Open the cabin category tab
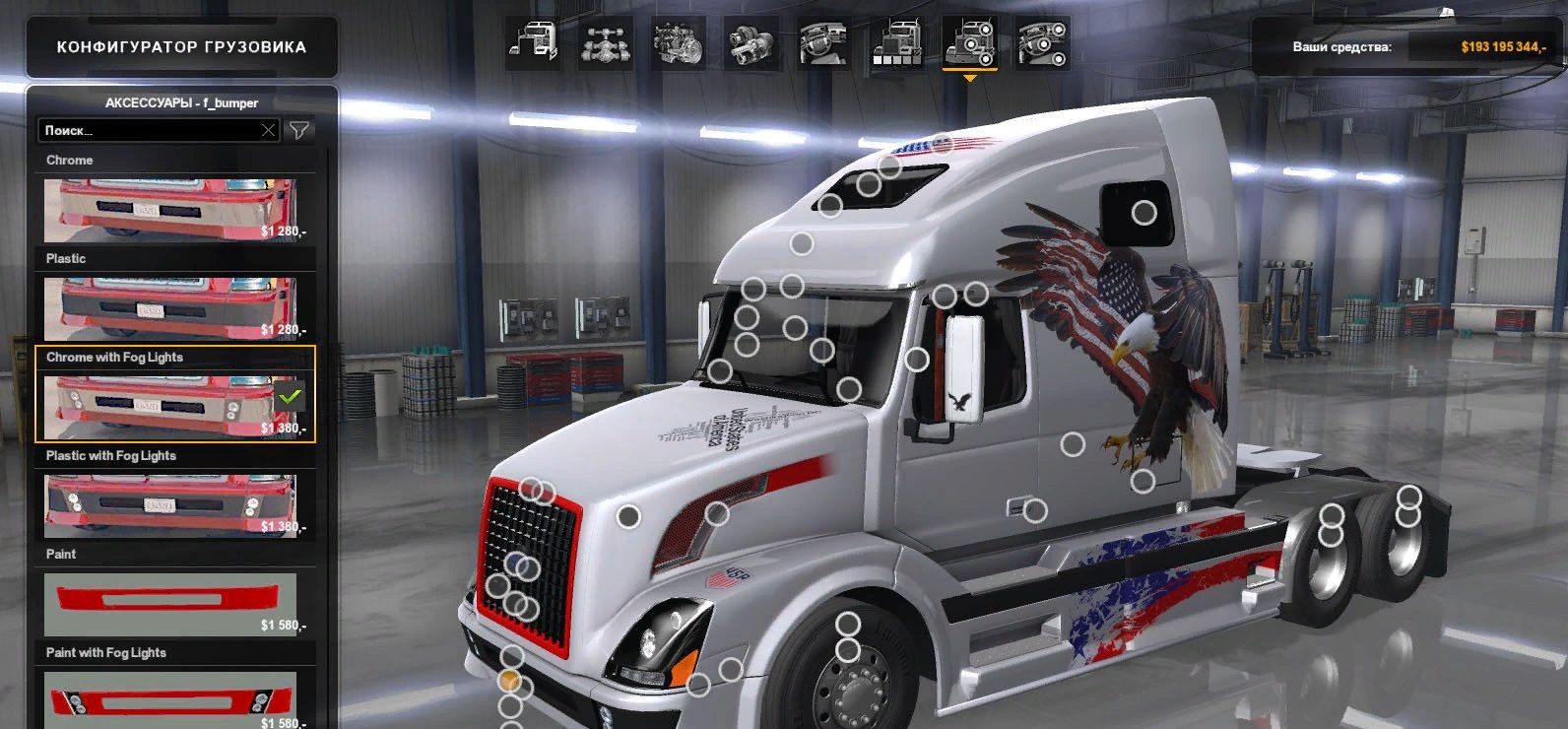Viewport: 1568px width, 729px height. pos(533,43)
